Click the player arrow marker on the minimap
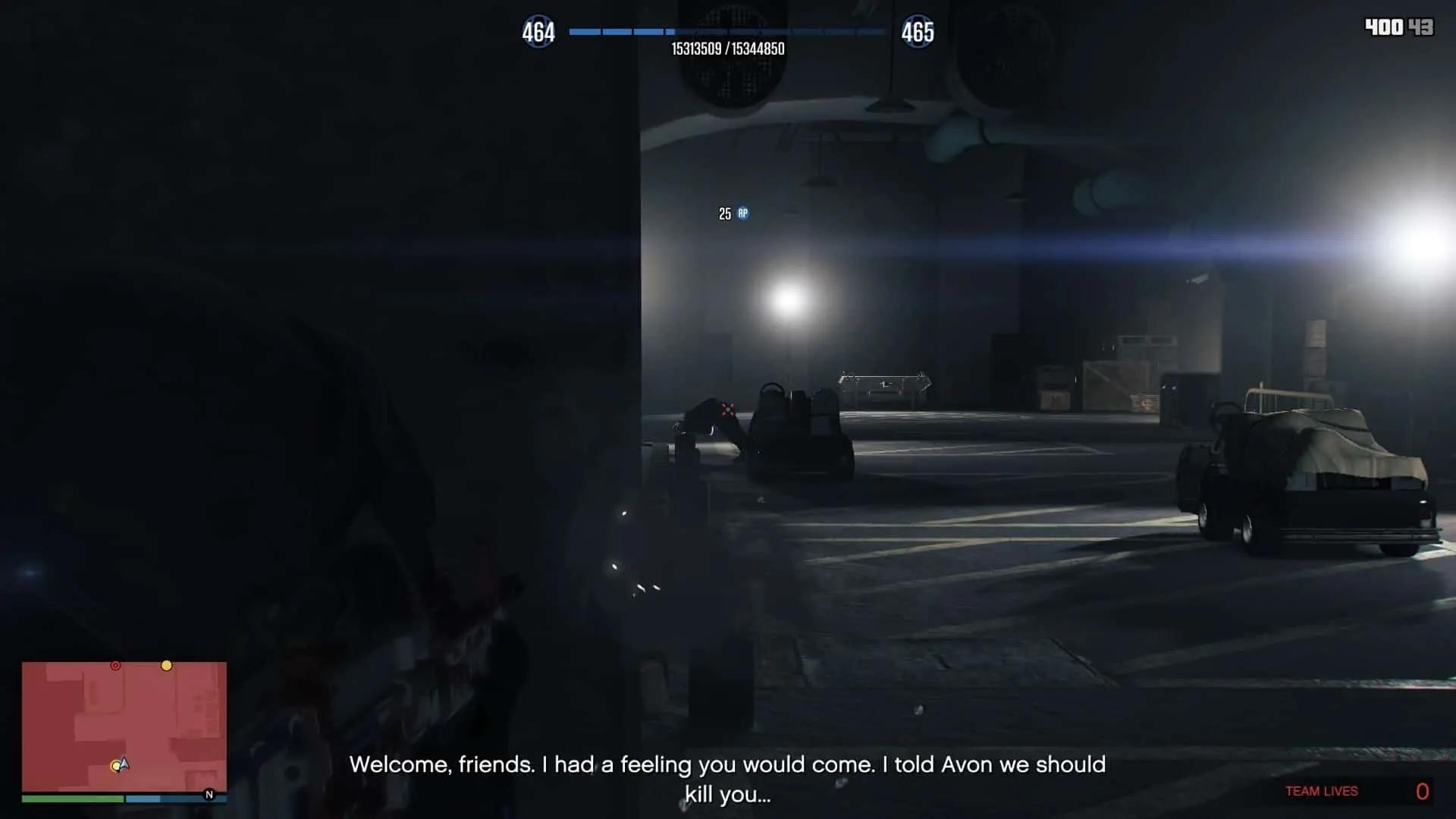The width and height of the screenshot is (1456, 819). pyautogui.click(x=125, y=762)
